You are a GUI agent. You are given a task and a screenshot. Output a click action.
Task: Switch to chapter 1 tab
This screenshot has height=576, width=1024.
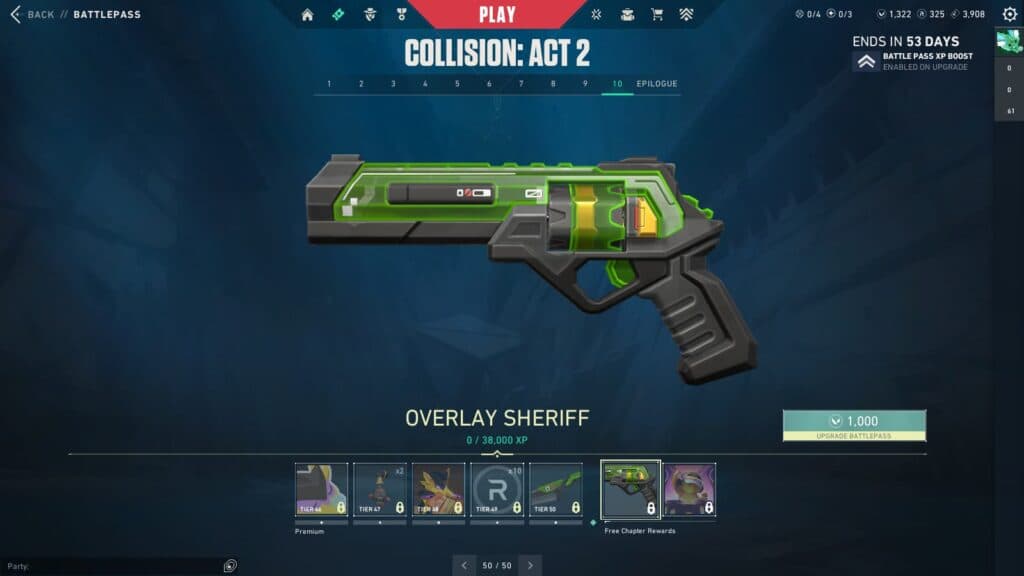tap(329, 84)
